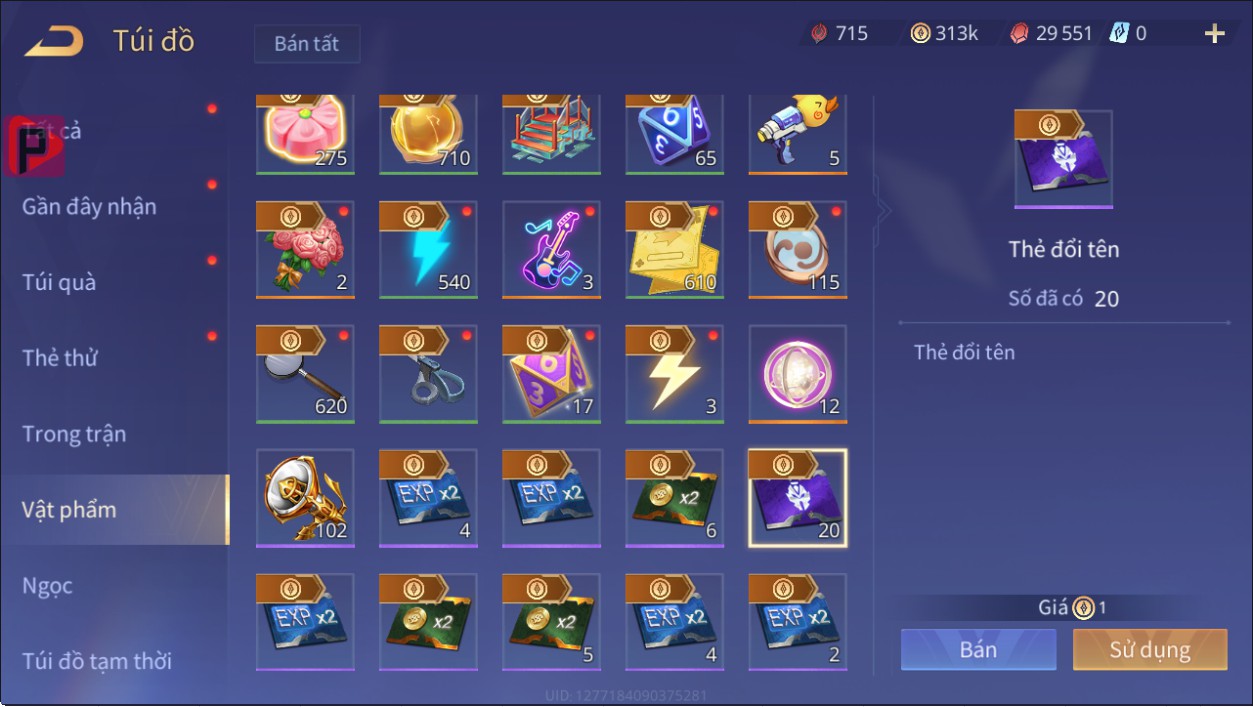This screenshot has width=1253, height=707.
Task: Select the magnifying glass item slot
Action: coord(305,374)
